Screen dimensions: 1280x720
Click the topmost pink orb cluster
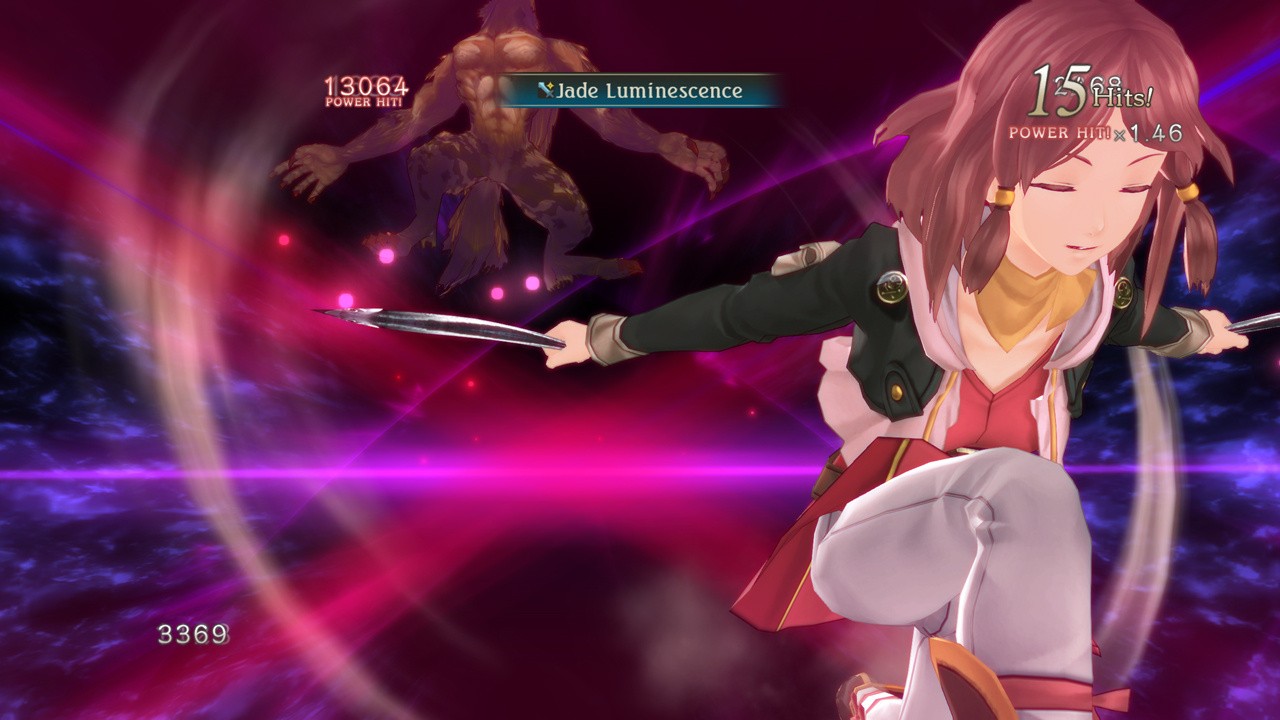tap(385, 256)
